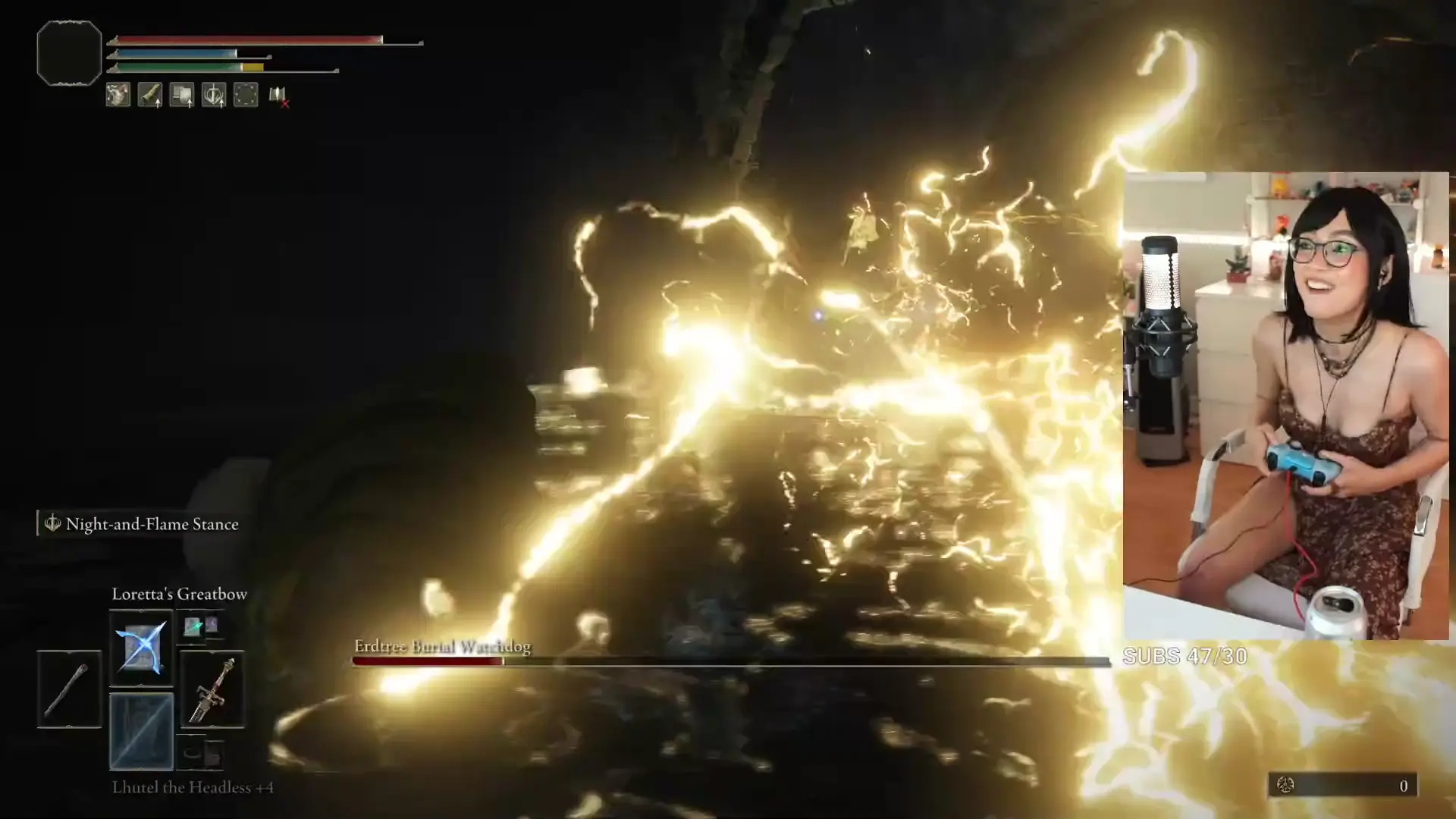
Task: Click the clenched fist status buff icon
Action: click(x=118, y=95)
